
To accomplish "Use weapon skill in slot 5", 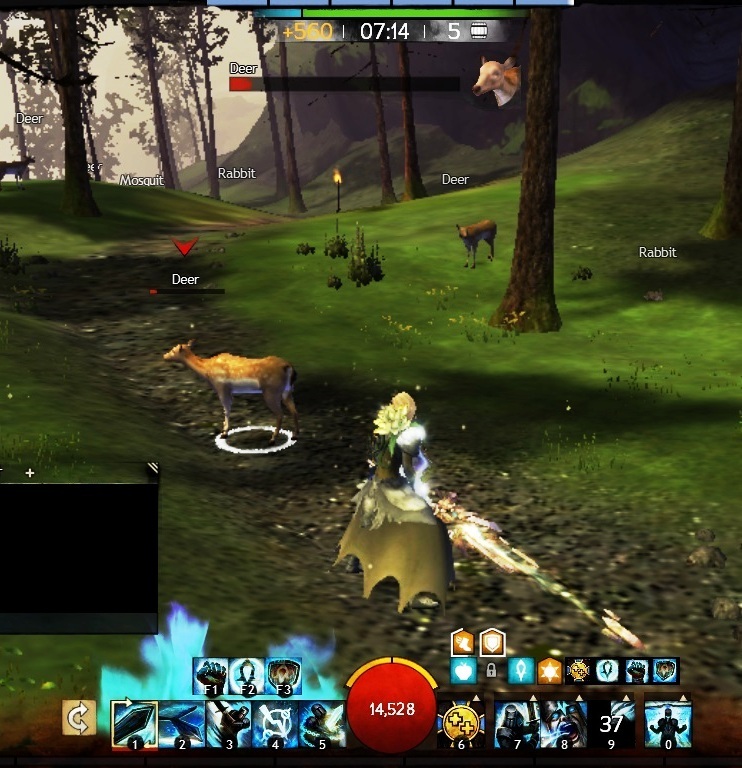I will pos(323,723).
